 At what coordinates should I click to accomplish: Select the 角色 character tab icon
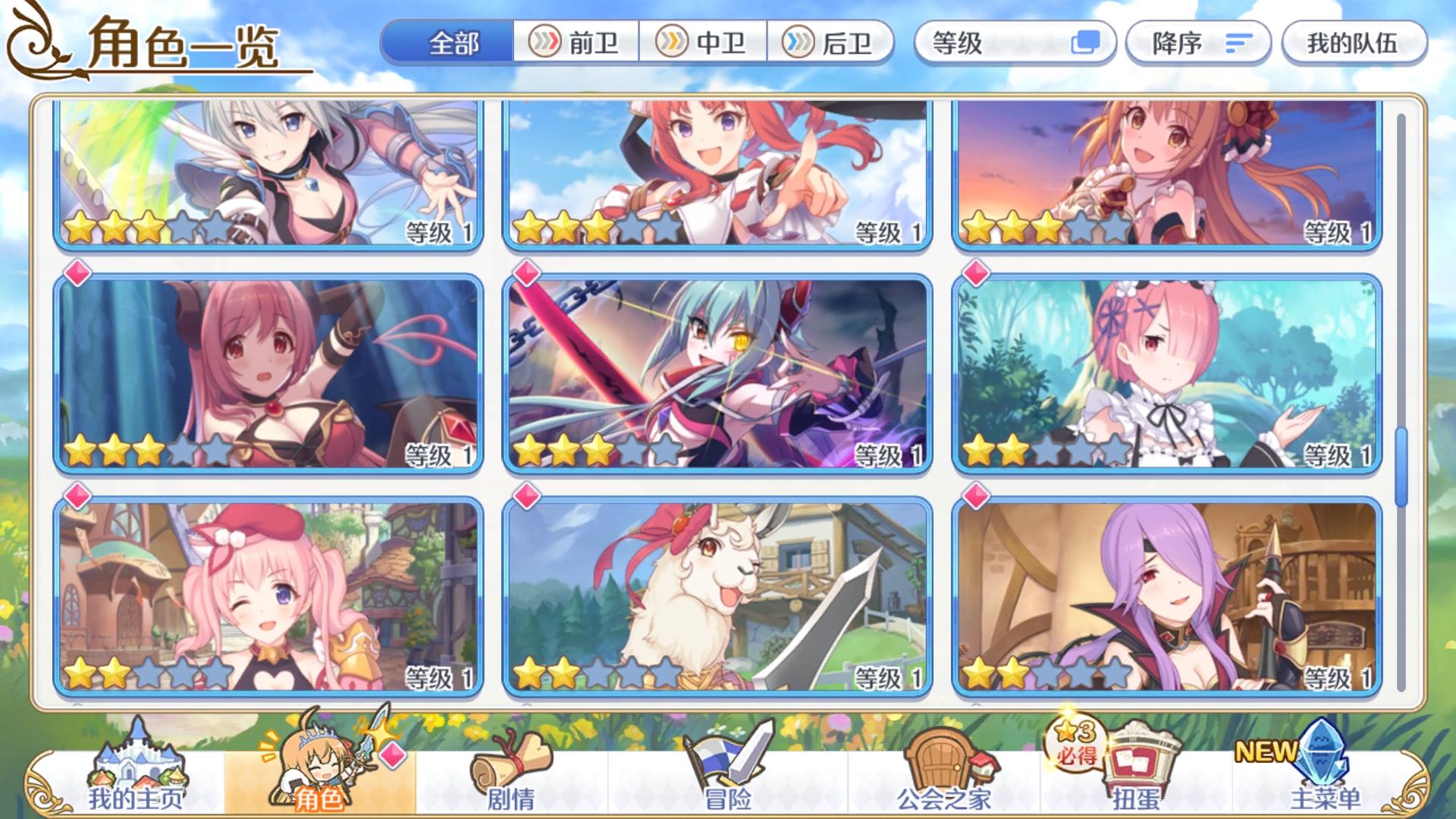(x=318, y=766)
